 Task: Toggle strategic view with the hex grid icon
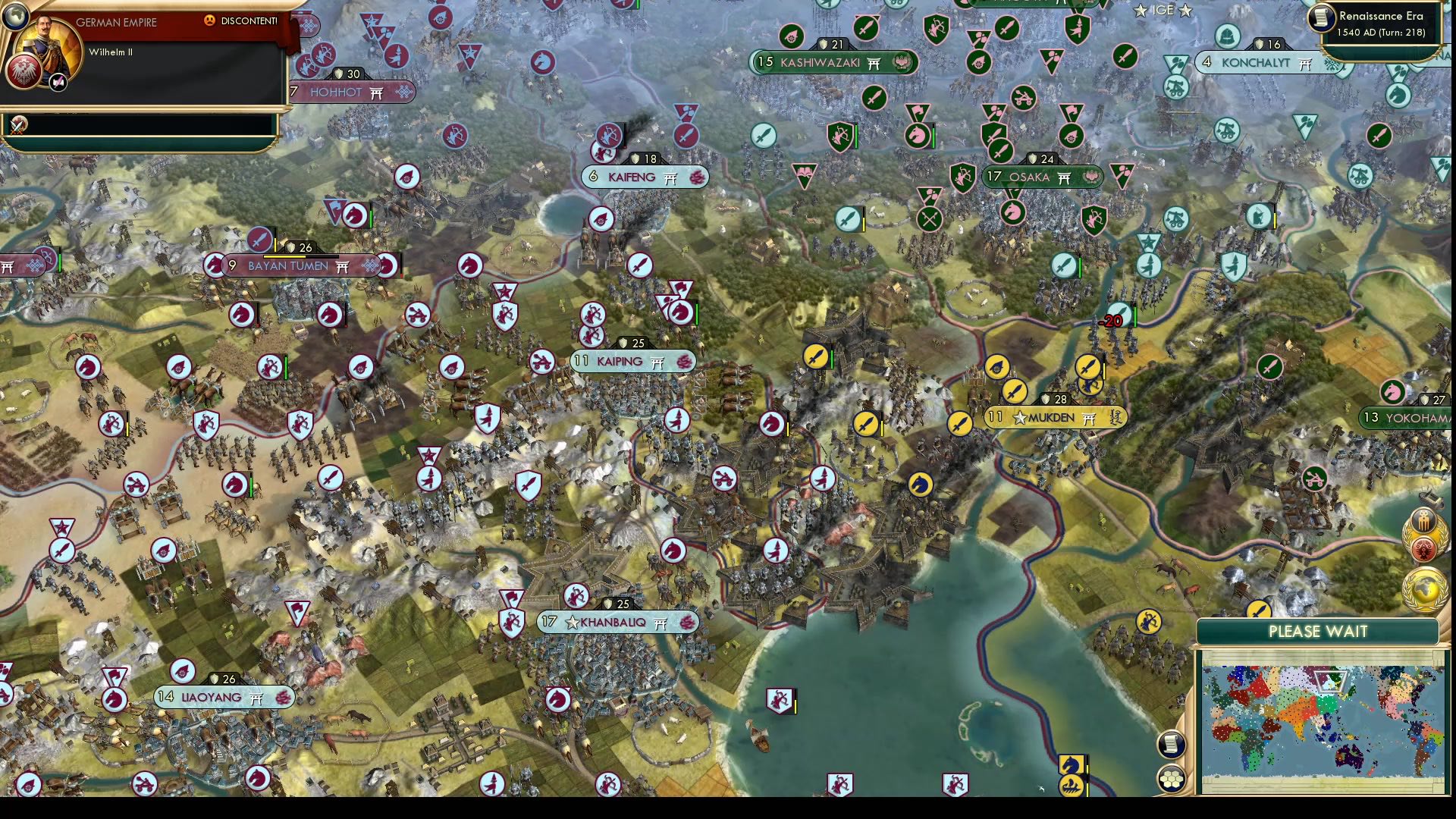click(1172, 779)
